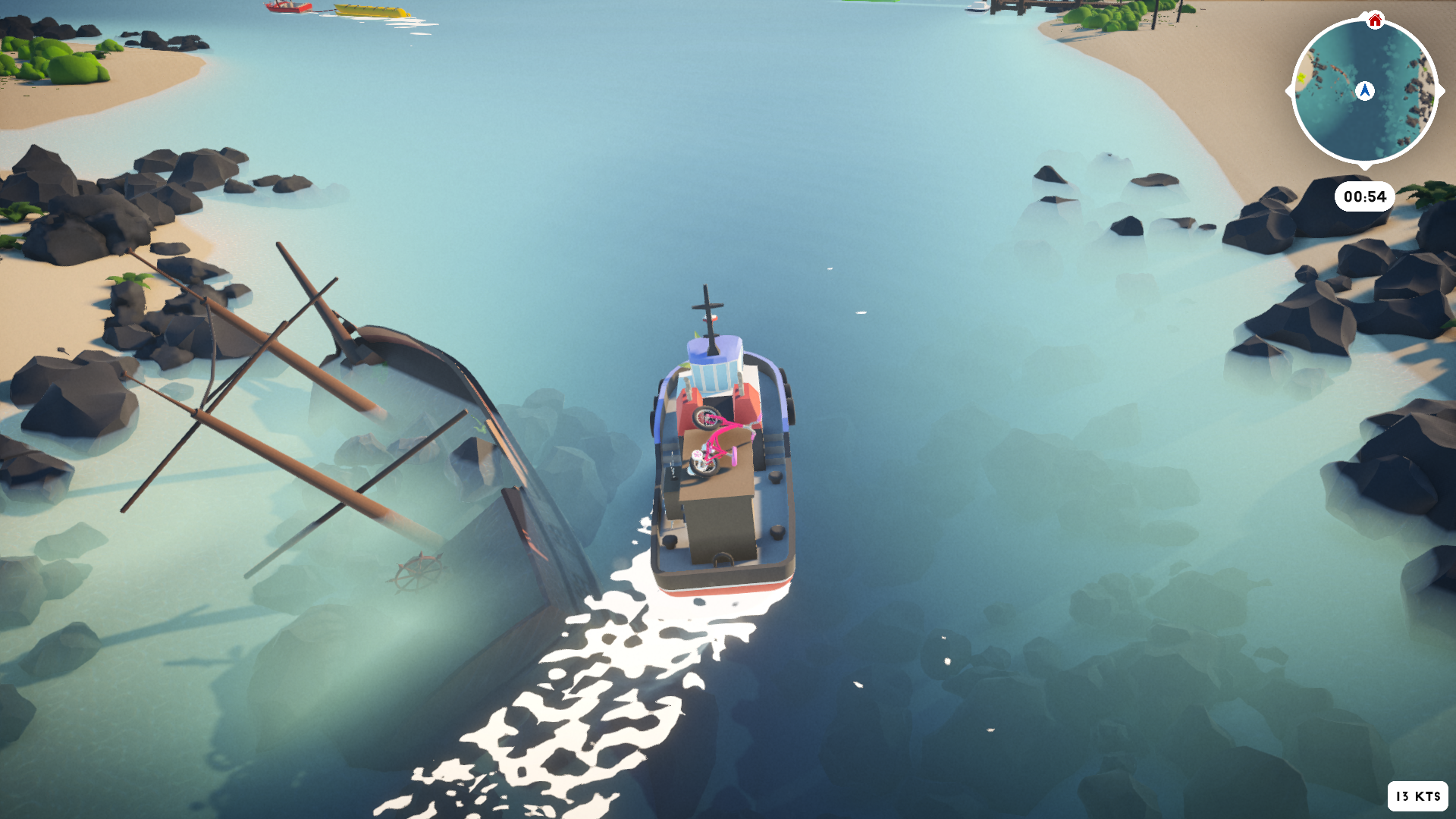
Task: Select the red boat at the top left
Action: tap(287, 9)
